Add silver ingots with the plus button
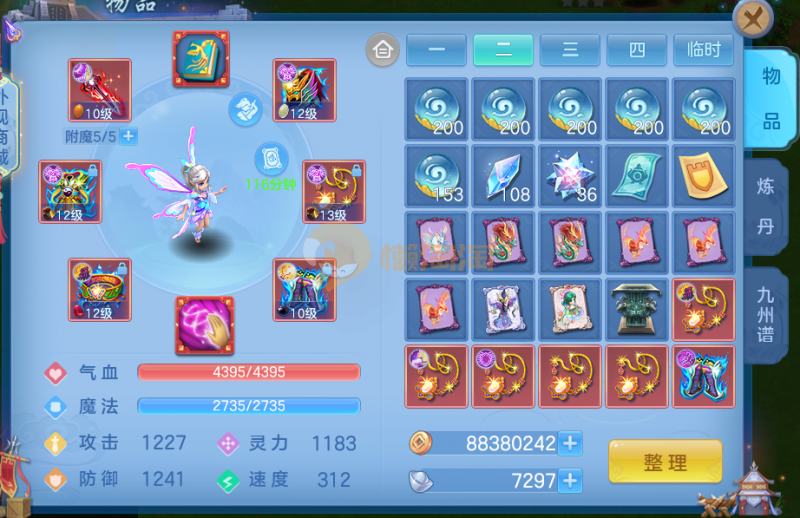The height and width of the screenshot is (518, 800). [570, 481]
